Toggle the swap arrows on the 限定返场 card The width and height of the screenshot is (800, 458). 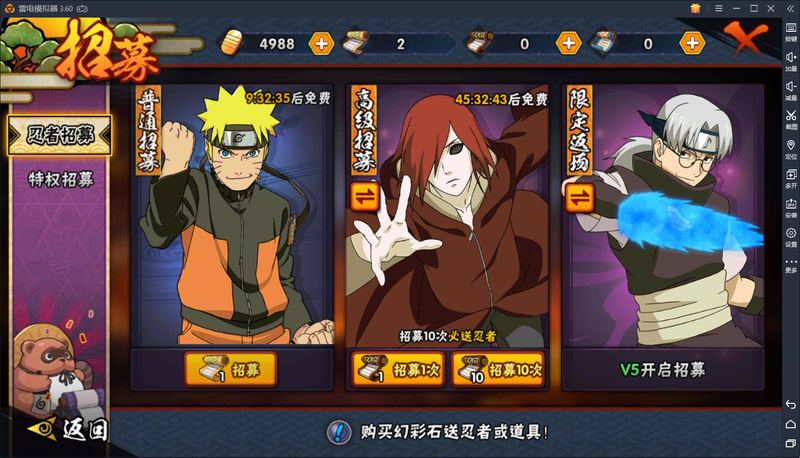pyautogui.click(x=579, y=196)
